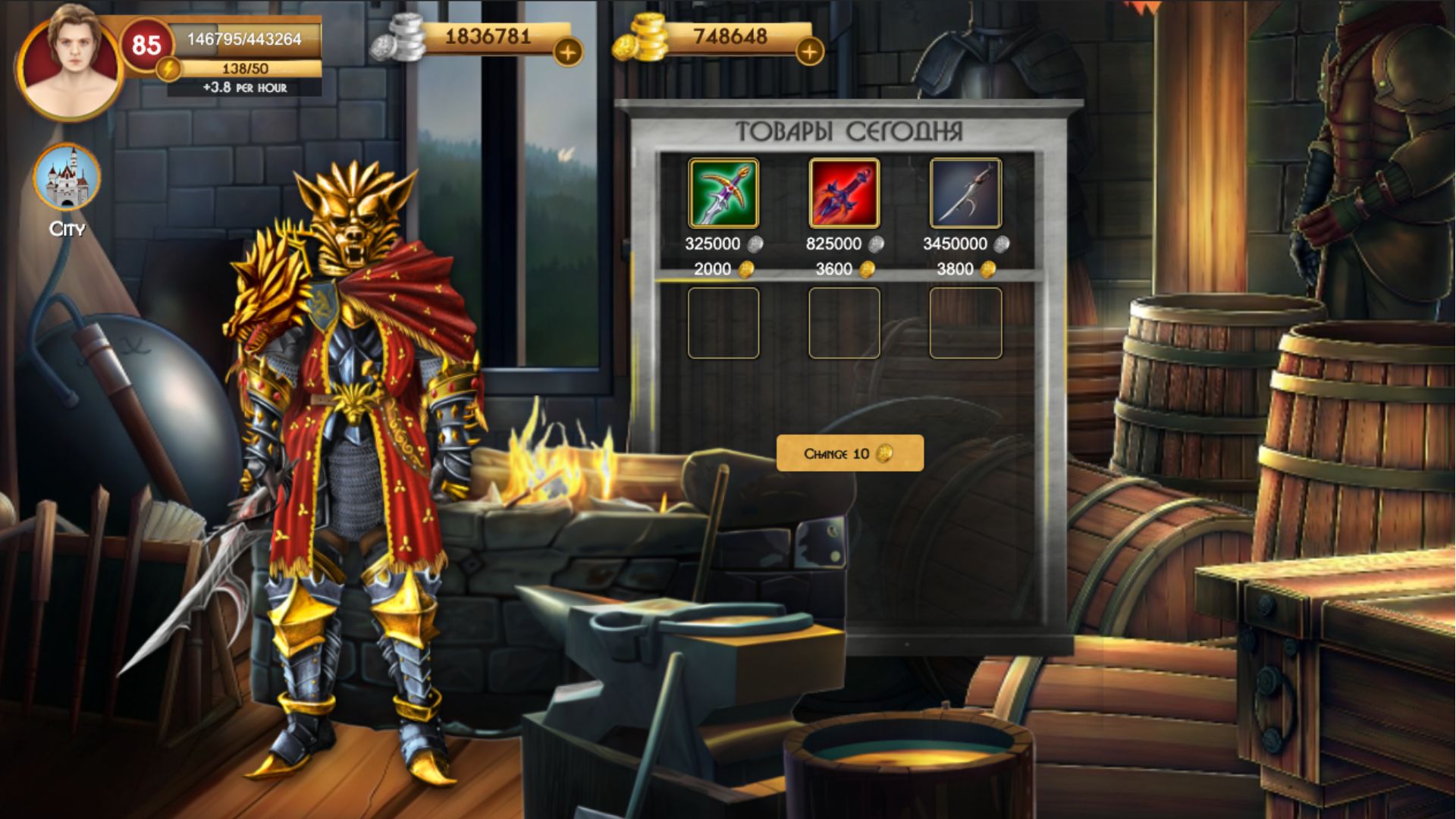Click the silver price icon under the green sword
Screen dimensions: 1456x819
[756, 244]
